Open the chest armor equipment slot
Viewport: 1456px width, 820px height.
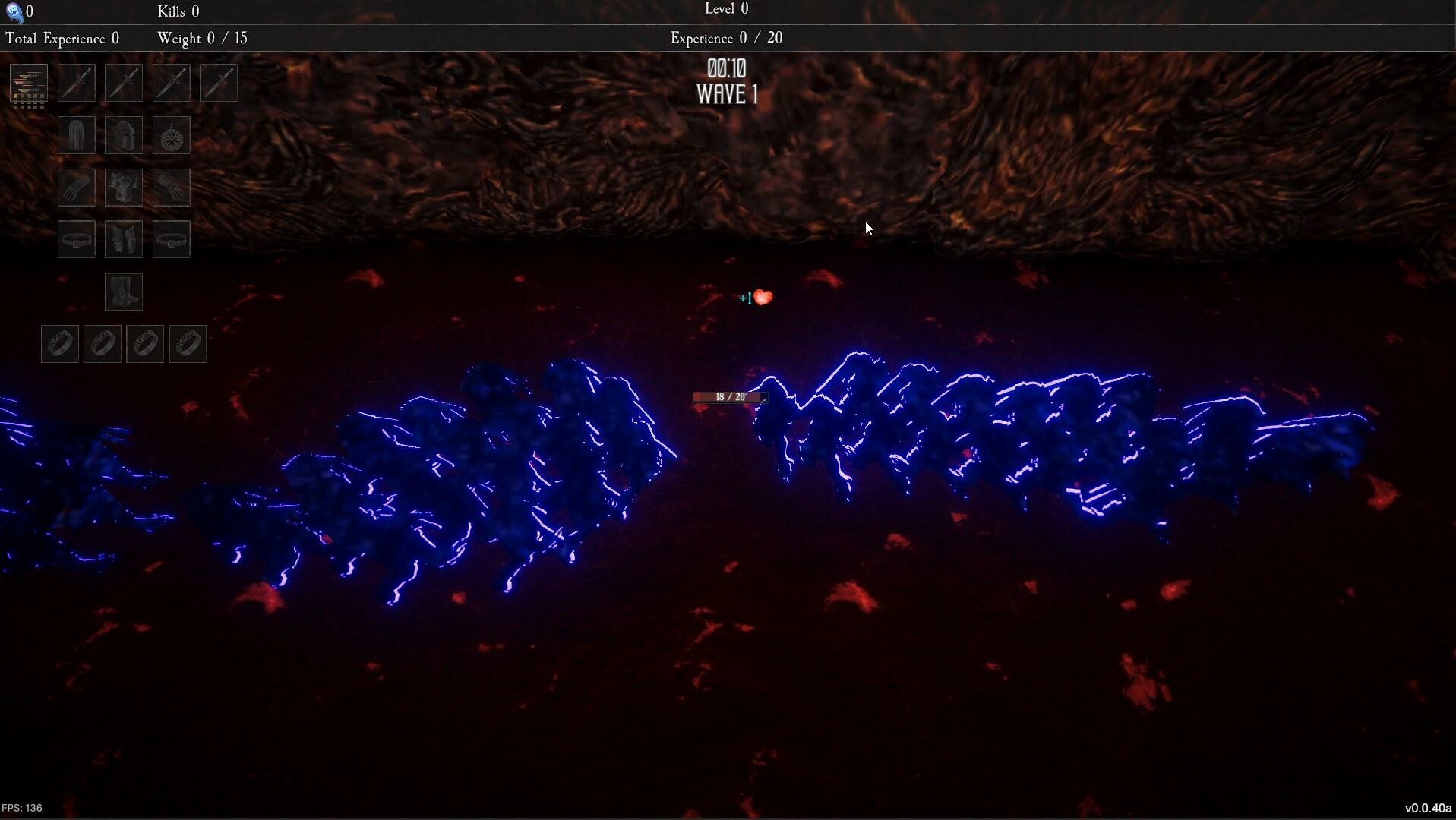coord(124,187)
